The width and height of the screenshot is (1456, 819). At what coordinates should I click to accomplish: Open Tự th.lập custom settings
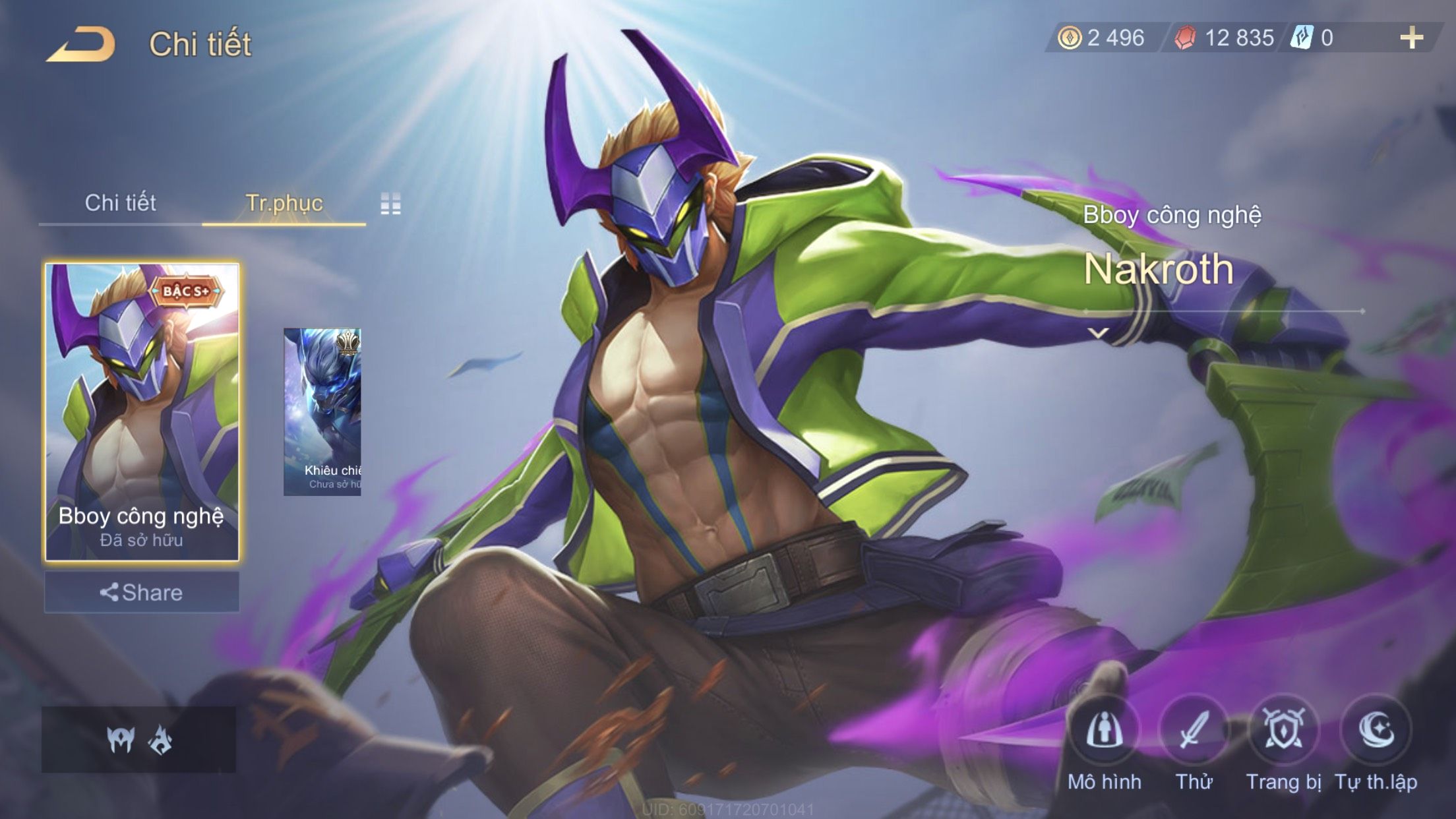(x=1376, y=731)
